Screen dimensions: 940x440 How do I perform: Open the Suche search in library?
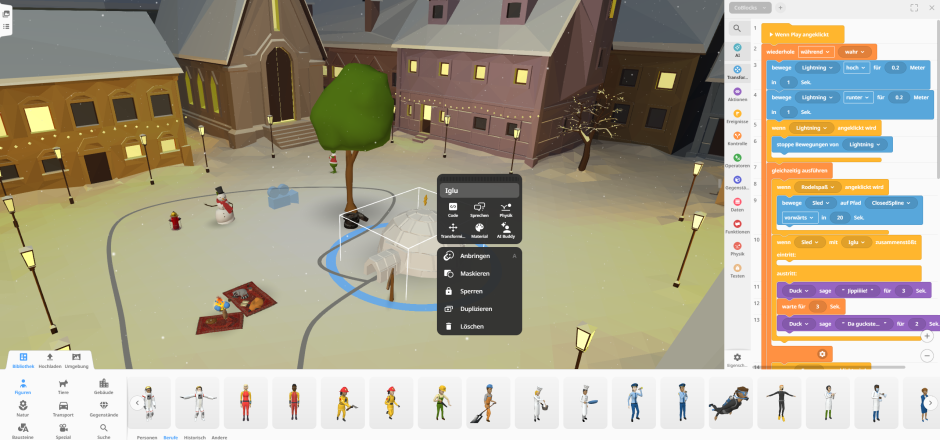[x=104, y=430]
